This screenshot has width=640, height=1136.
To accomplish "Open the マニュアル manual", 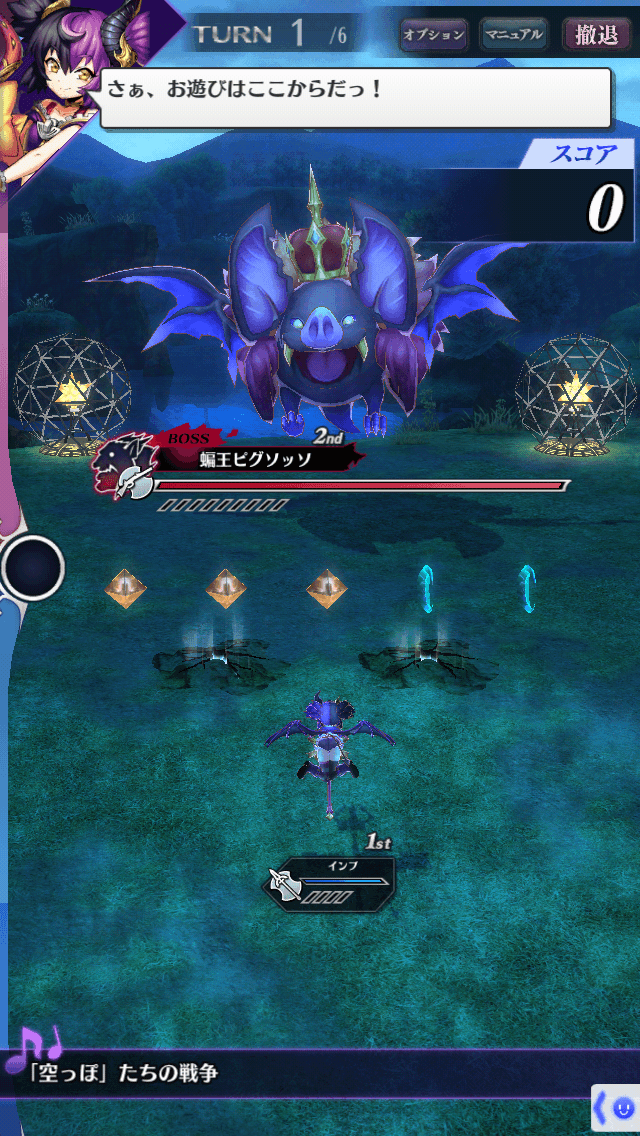I will 513,35.
